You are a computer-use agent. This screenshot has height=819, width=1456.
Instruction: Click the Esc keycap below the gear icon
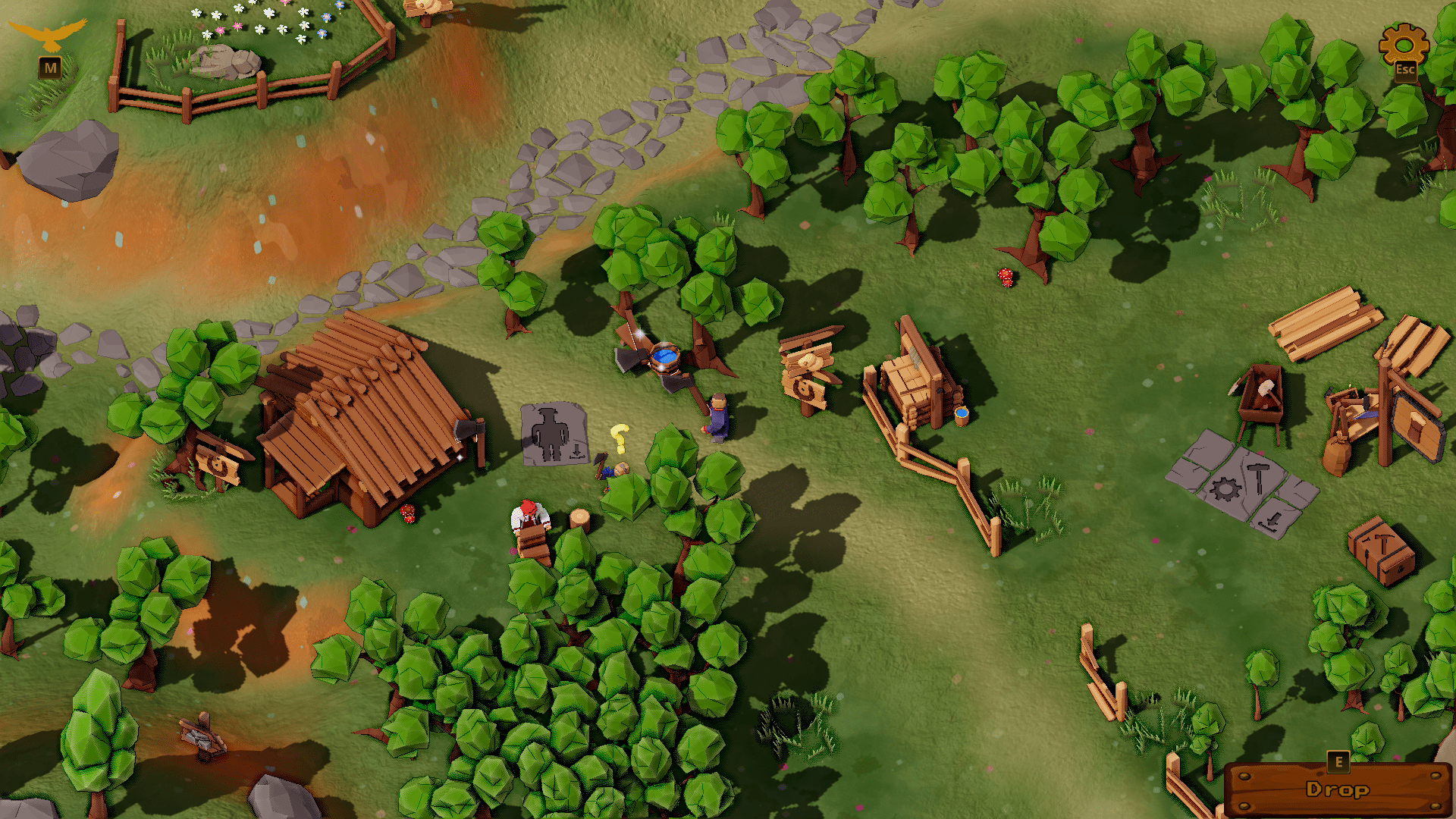tap(1407, 71)
